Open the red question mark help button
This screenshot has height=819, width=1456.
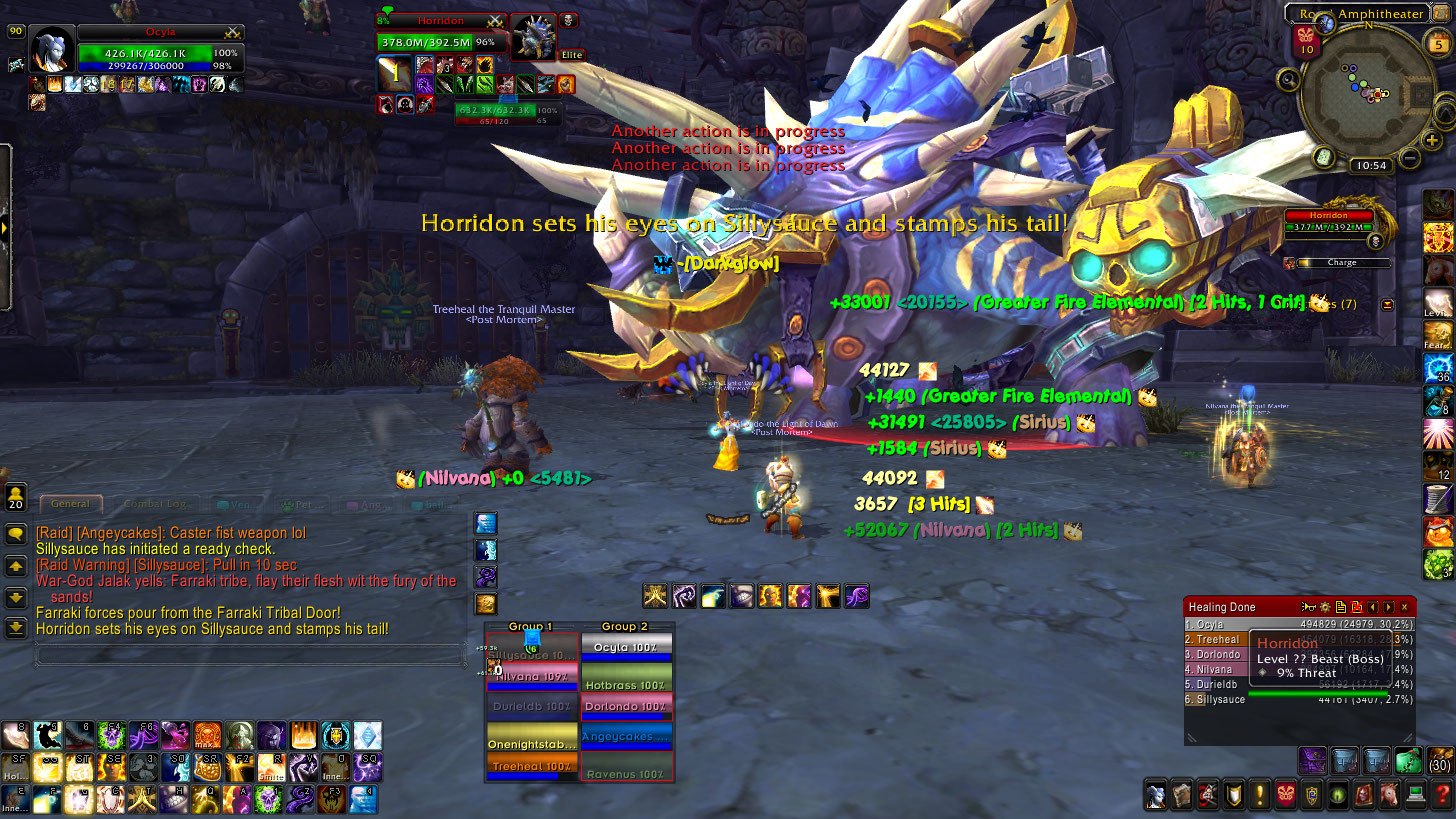coord(1440,796)
